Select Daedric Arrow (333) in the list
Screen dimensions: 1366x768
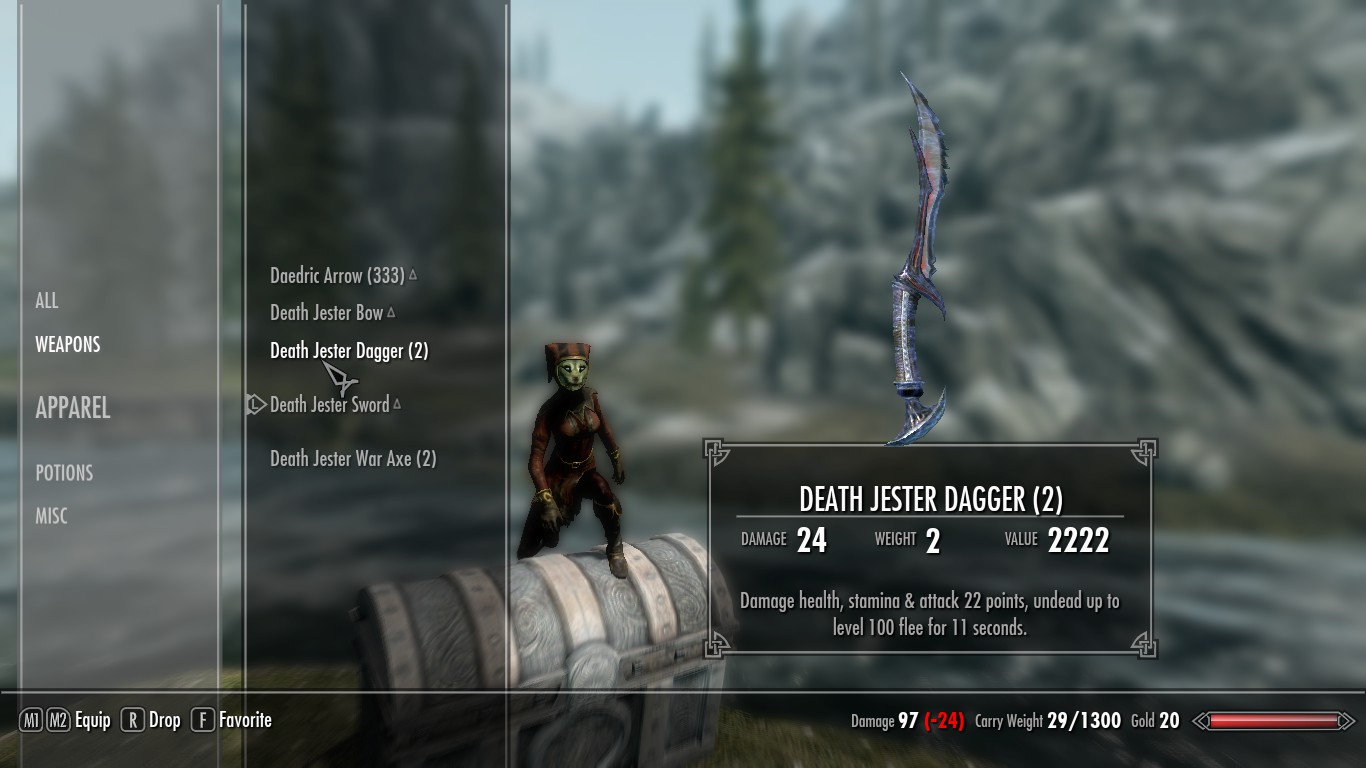pos(337,275)
